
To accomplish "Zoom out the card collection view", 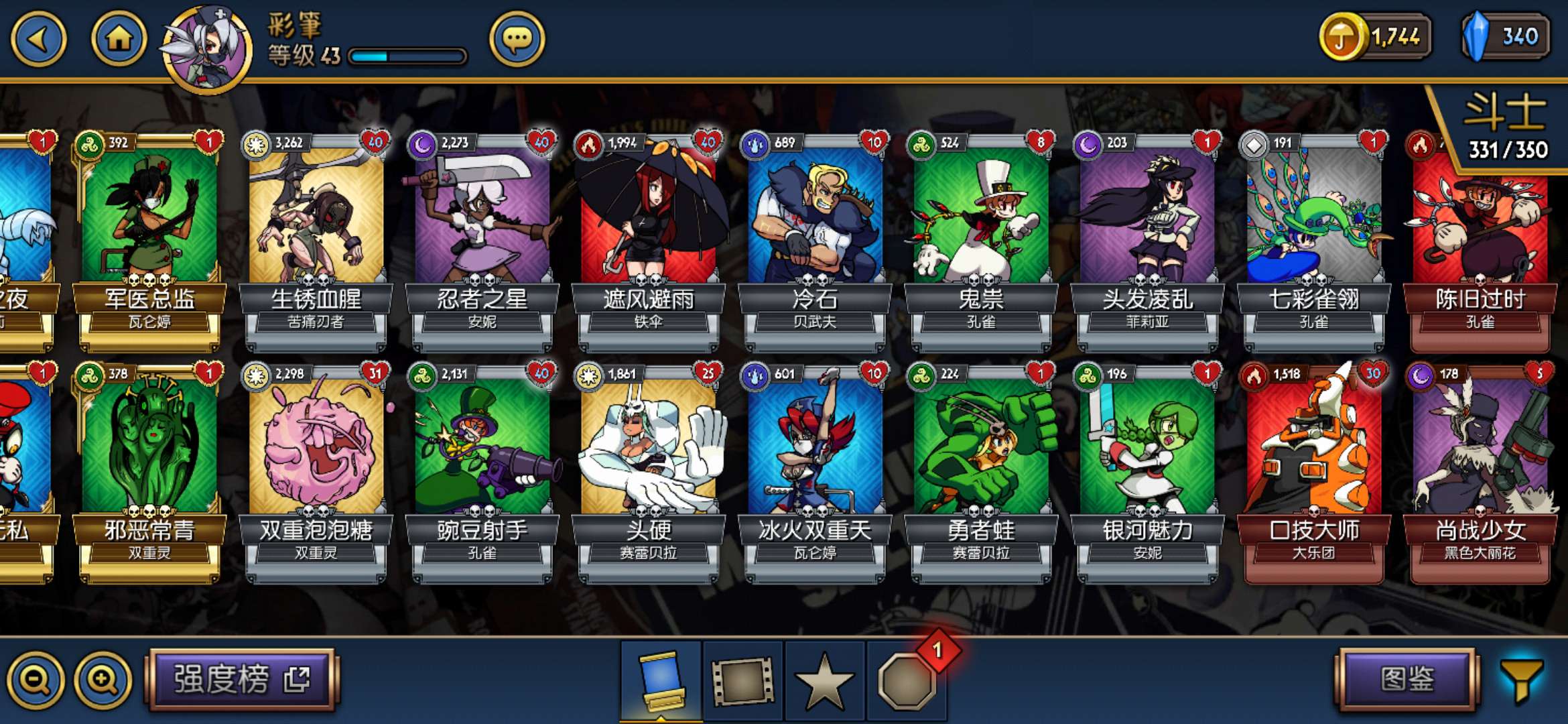I will coord(35,680).
